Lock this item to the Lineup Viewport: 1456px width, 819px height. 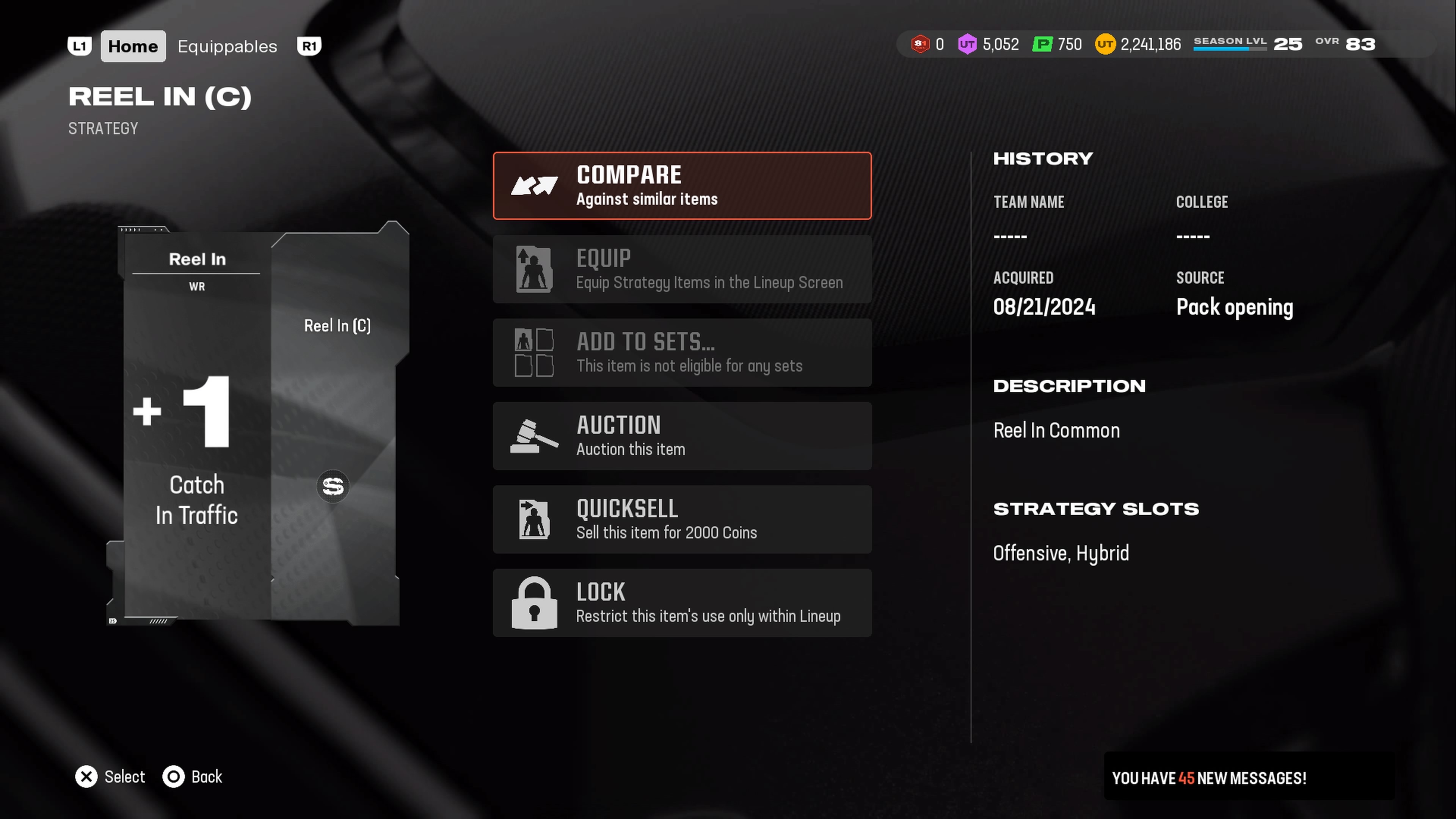682,602
